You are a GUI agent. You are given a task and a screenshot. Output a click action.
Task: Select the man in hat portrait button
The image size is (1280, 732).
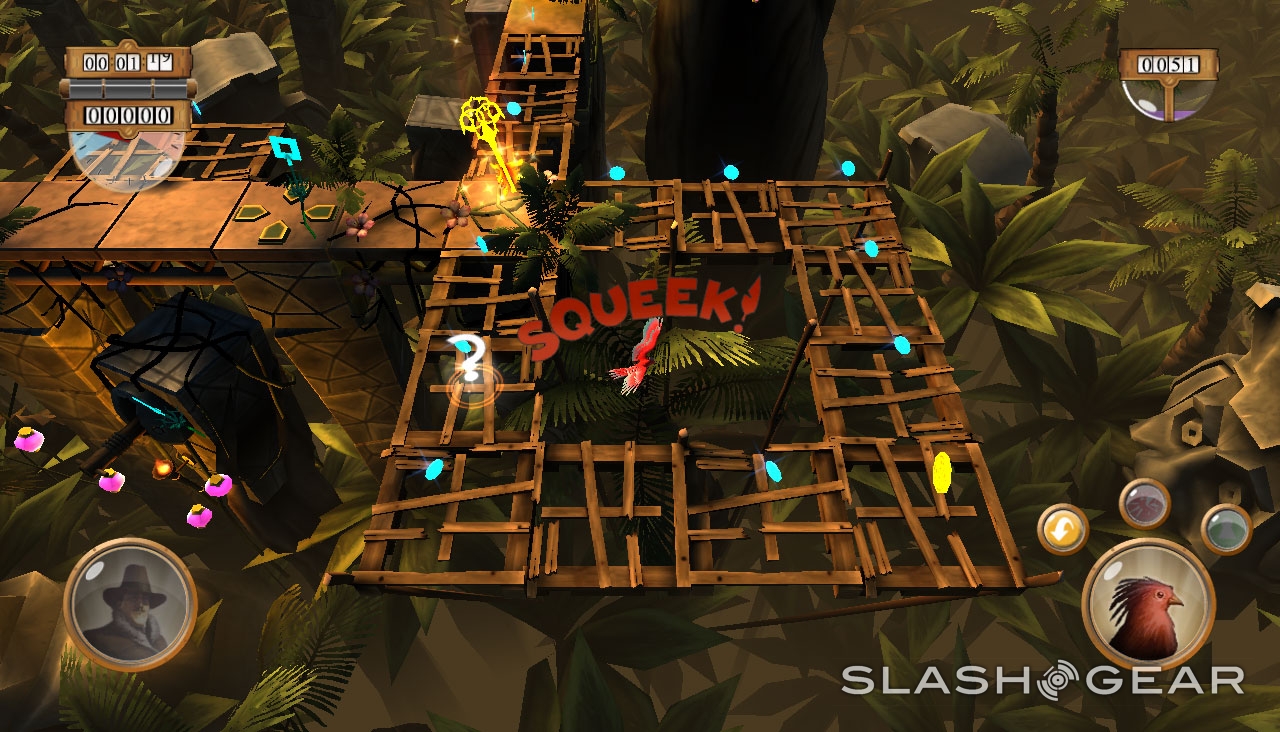(x=130, y=603)
